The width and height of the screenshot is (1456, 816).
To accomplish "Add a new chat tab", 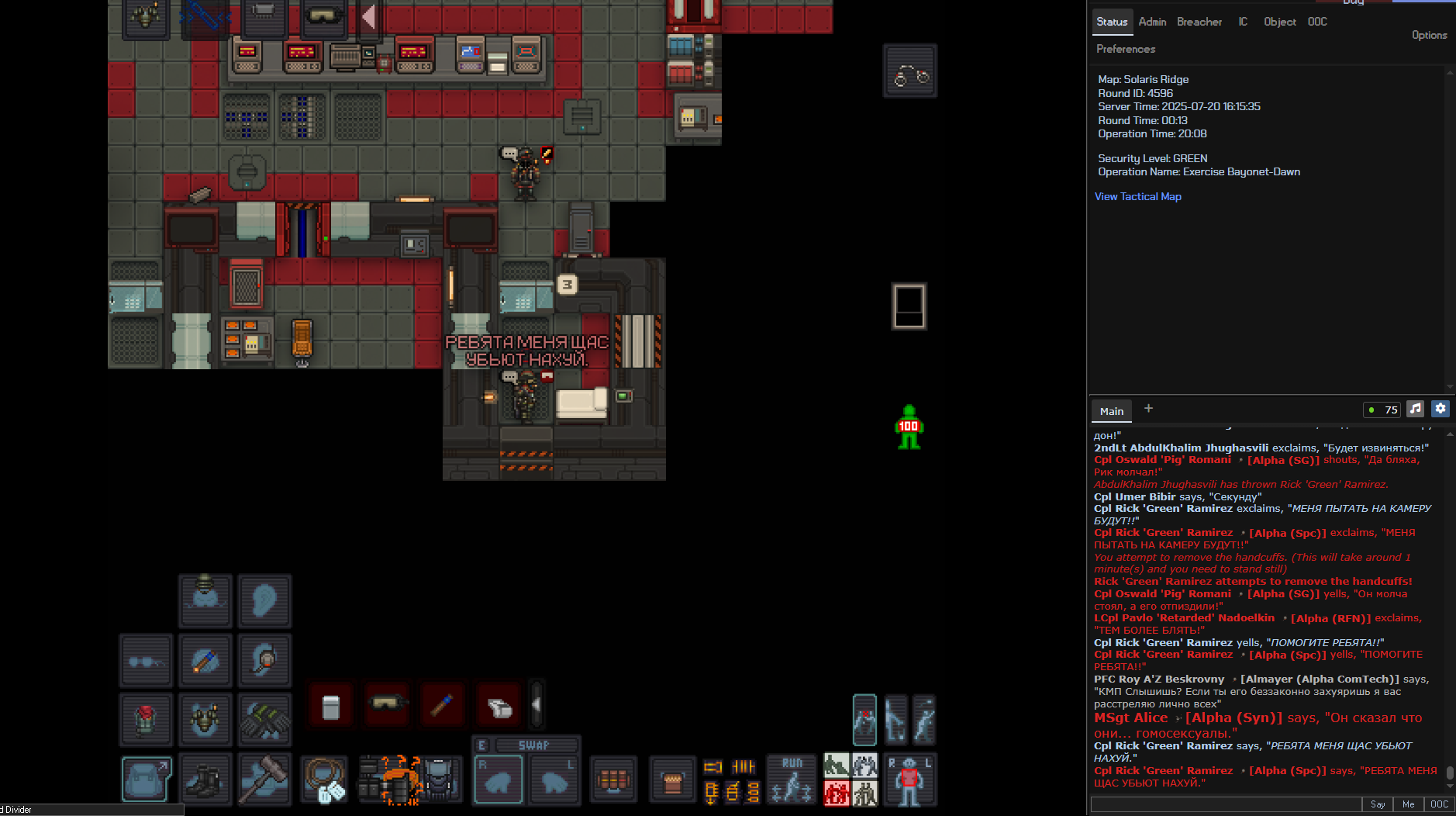I will point(1148,409).
